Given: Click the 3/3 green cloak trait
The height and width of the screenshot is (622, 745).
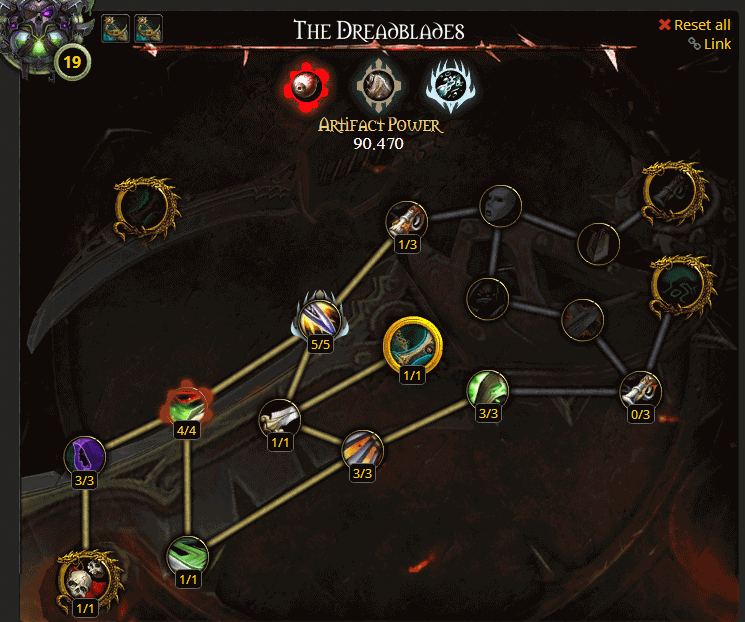Looking at the screenshot, I should coord(488,389).
